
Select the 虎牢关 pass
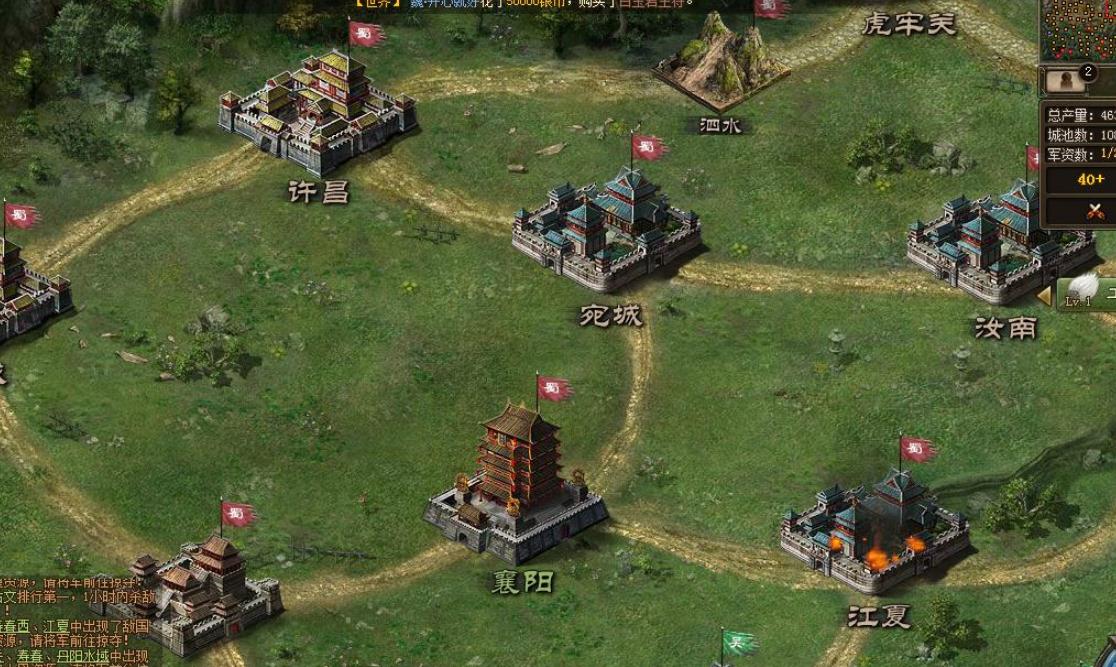[908, 24]
